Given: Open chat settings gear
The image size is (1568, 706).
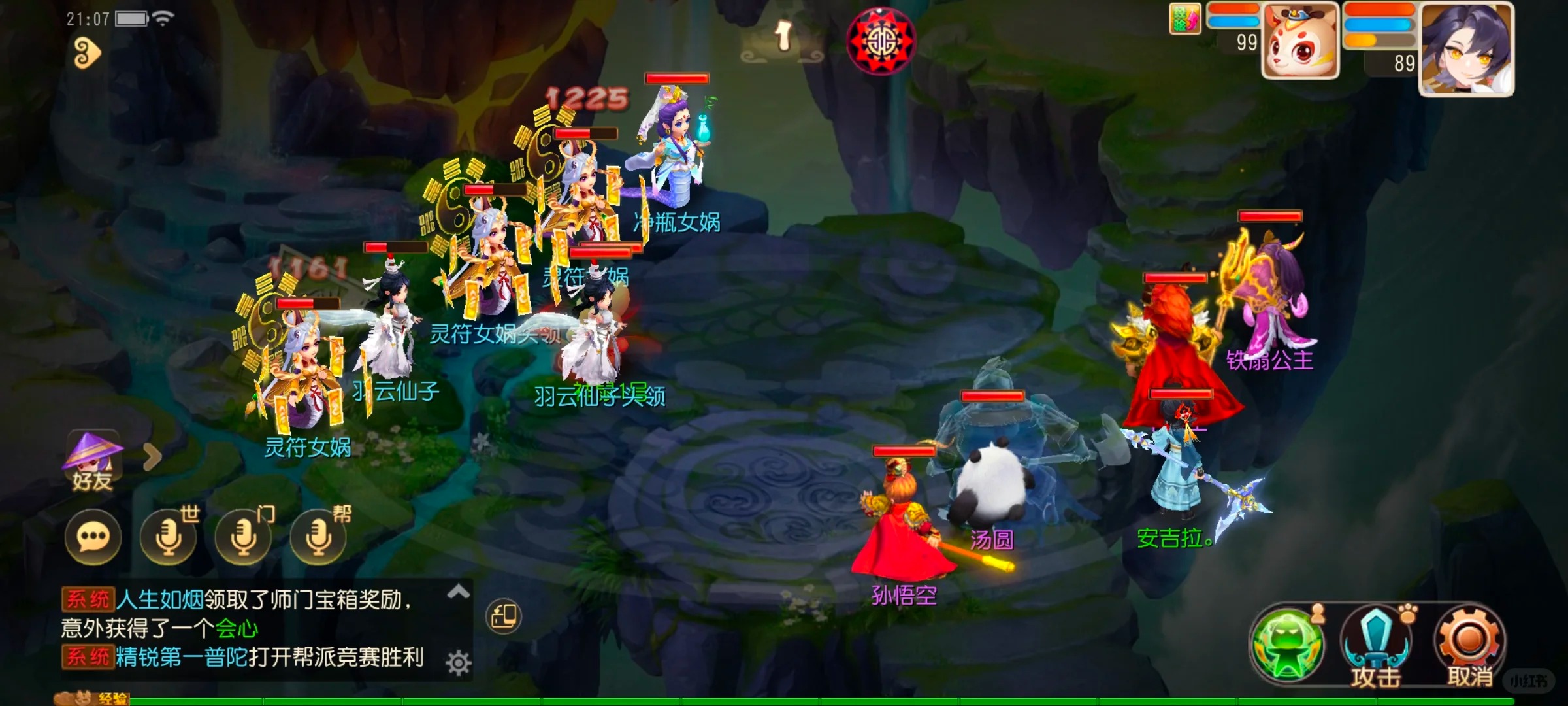Looking at the screenshot, I should point(459,663).
